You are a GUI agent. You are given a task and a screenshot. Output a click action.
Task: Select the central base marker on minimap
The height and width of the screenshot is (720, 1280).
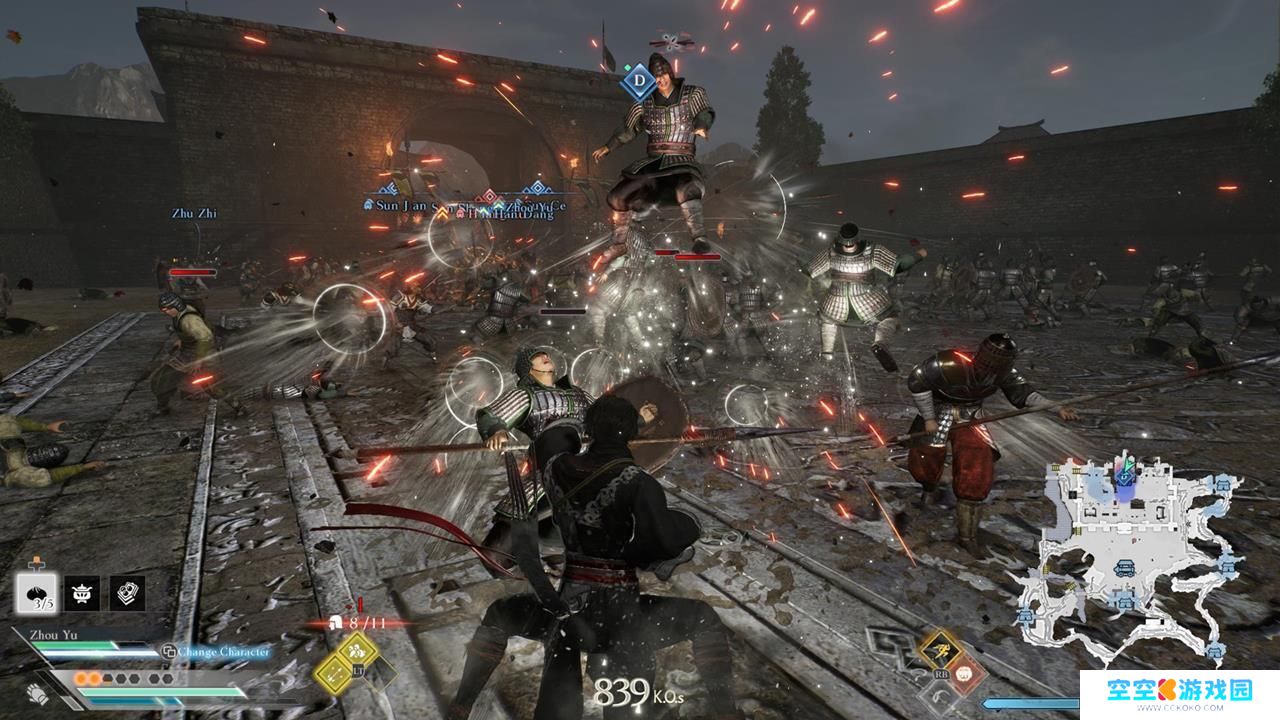[1126, 567]
